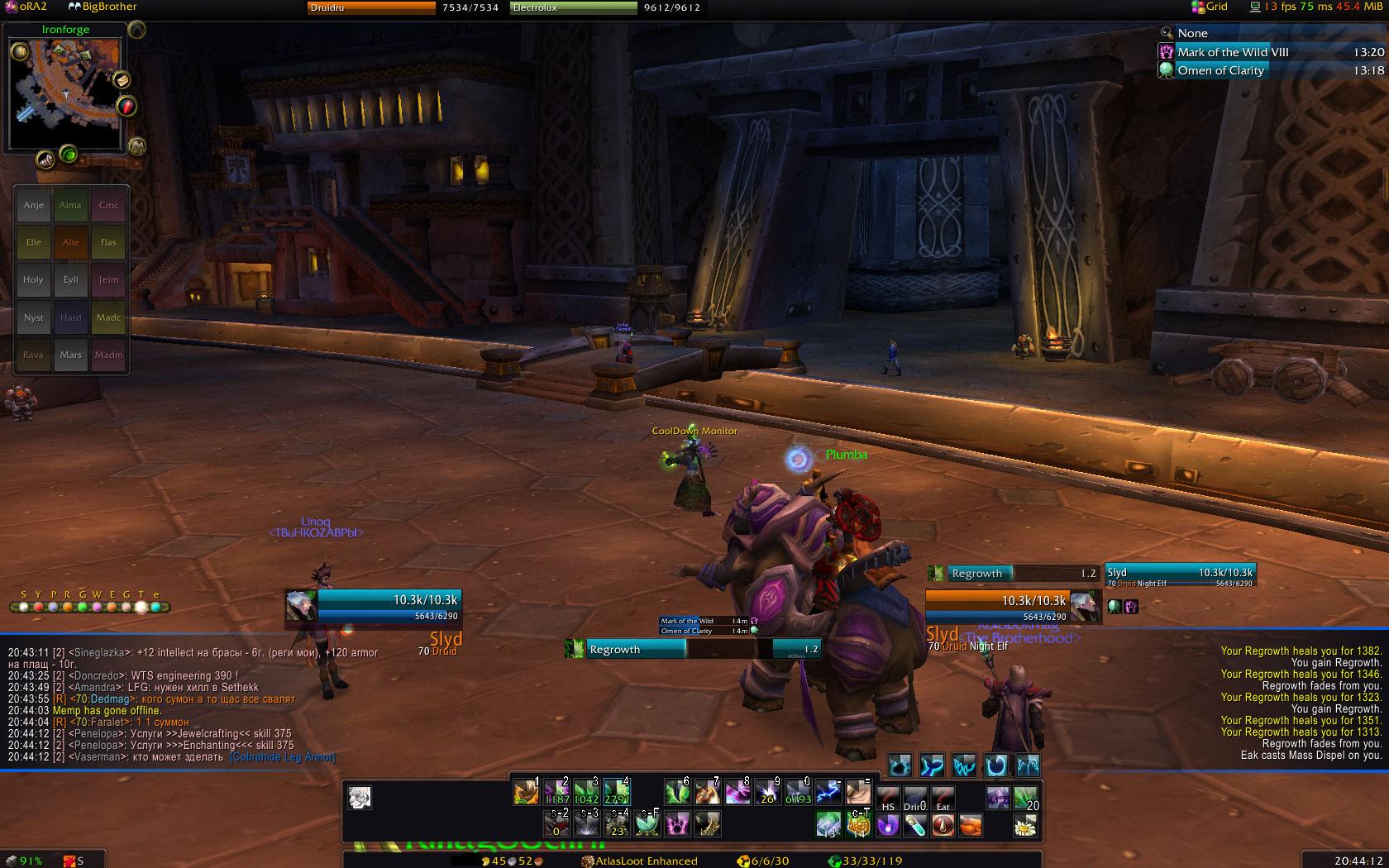The height and width of the screenshot is (868, 1389).
Task: Select raid member Anje in the grid
Action: pos(34,205)
